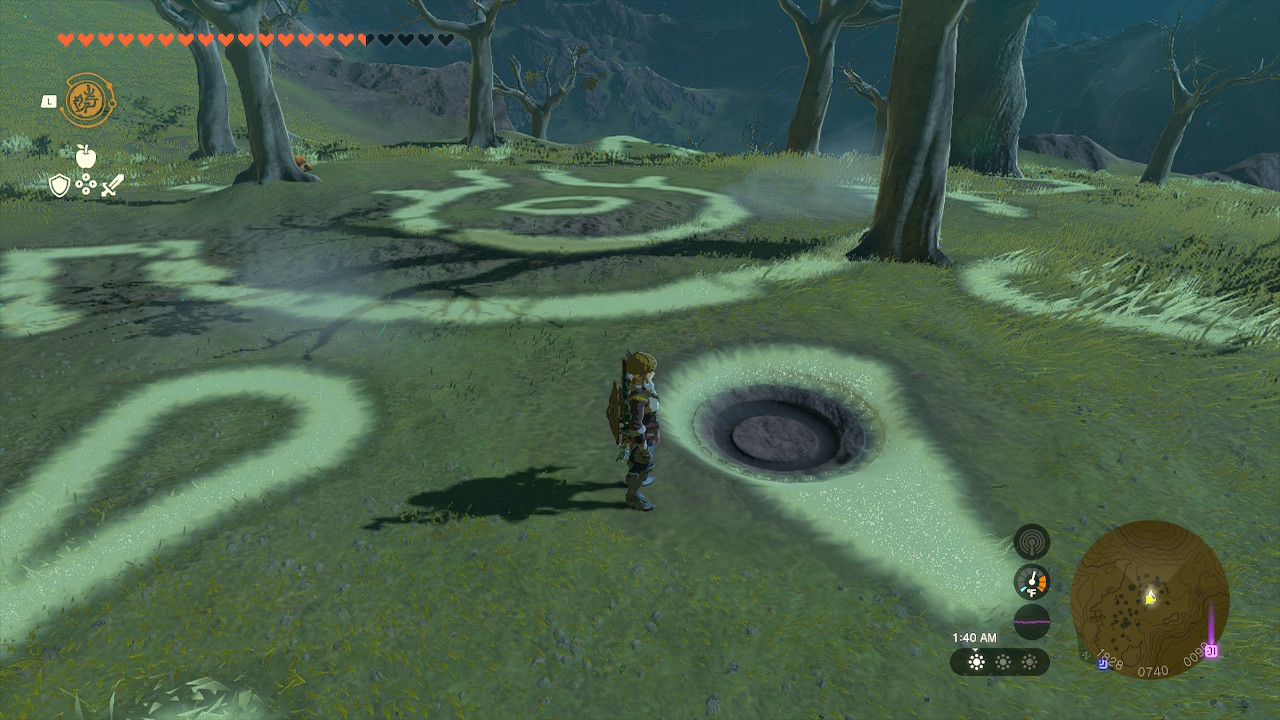Click the sound detection indicator above the temperature gauge
Image resolution: width=1280 pixels, height=720 pixels.
1031,542
